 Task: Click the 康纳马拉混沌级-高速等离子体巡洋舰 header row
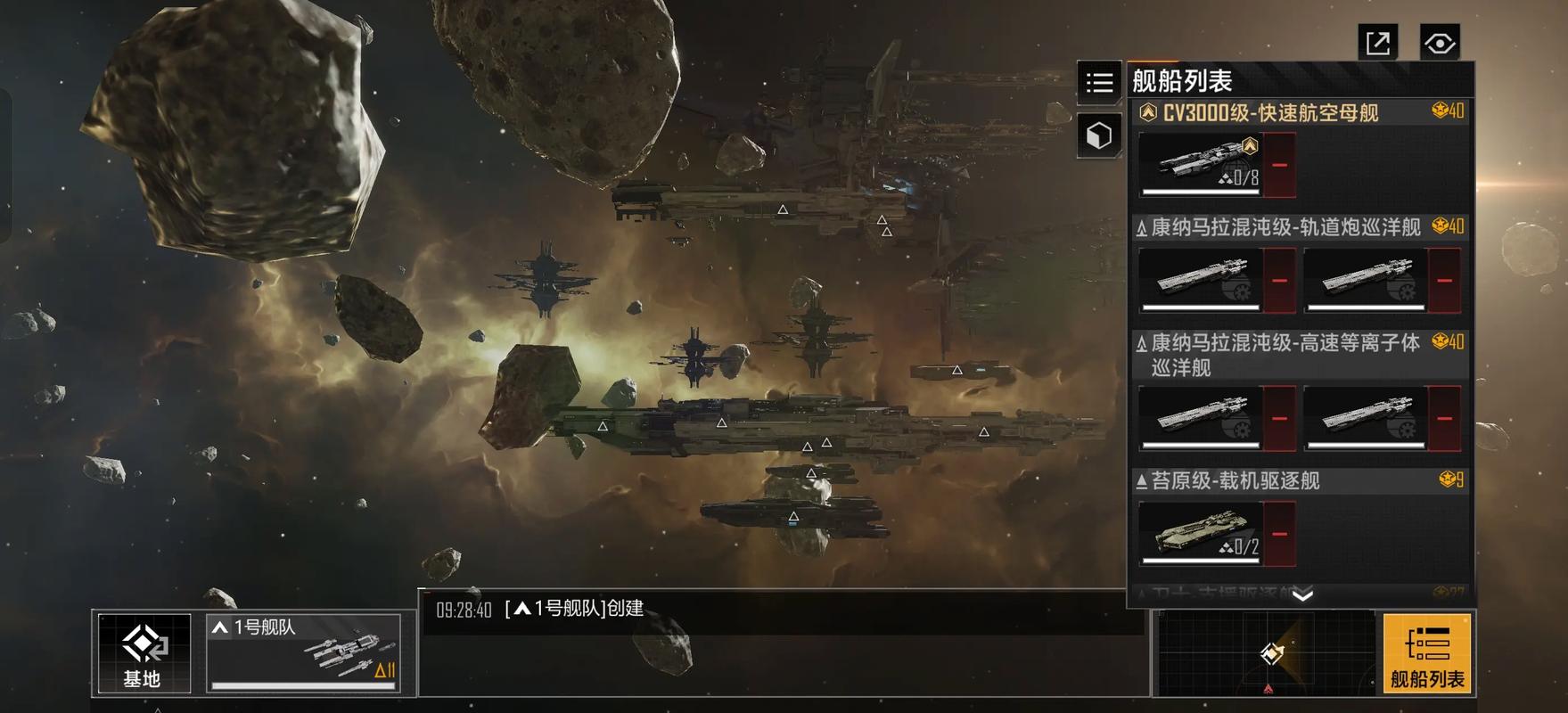coord(1285,354)
